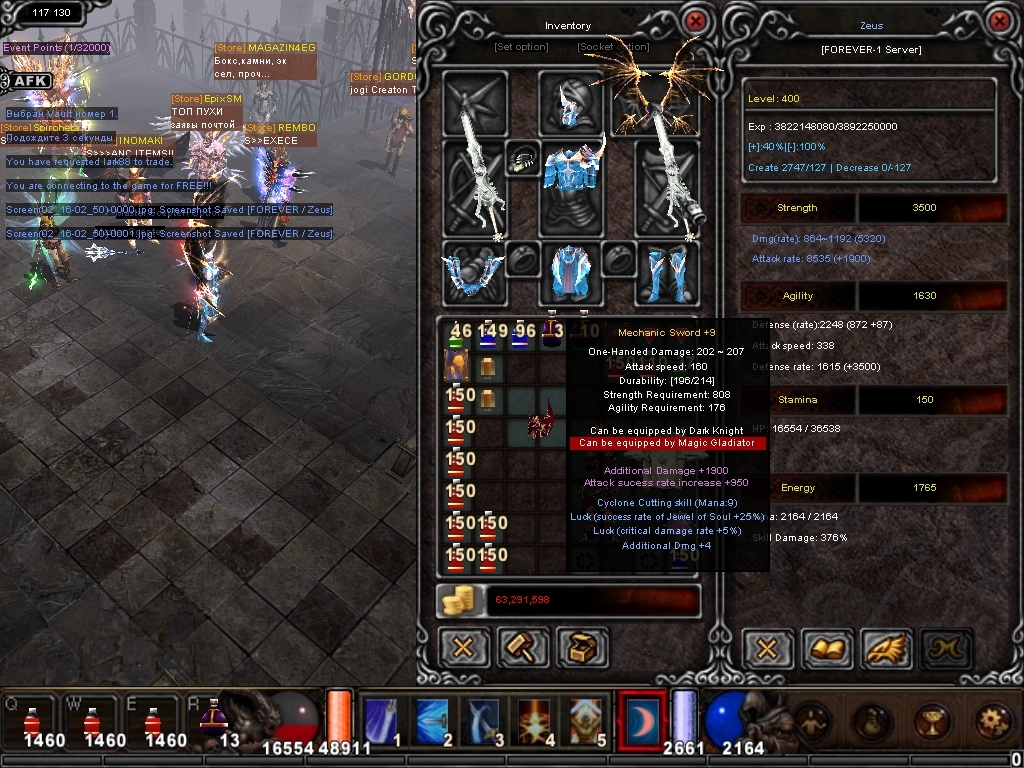Click the hammer repair button
1024x768 pixels.
[523, 648]
